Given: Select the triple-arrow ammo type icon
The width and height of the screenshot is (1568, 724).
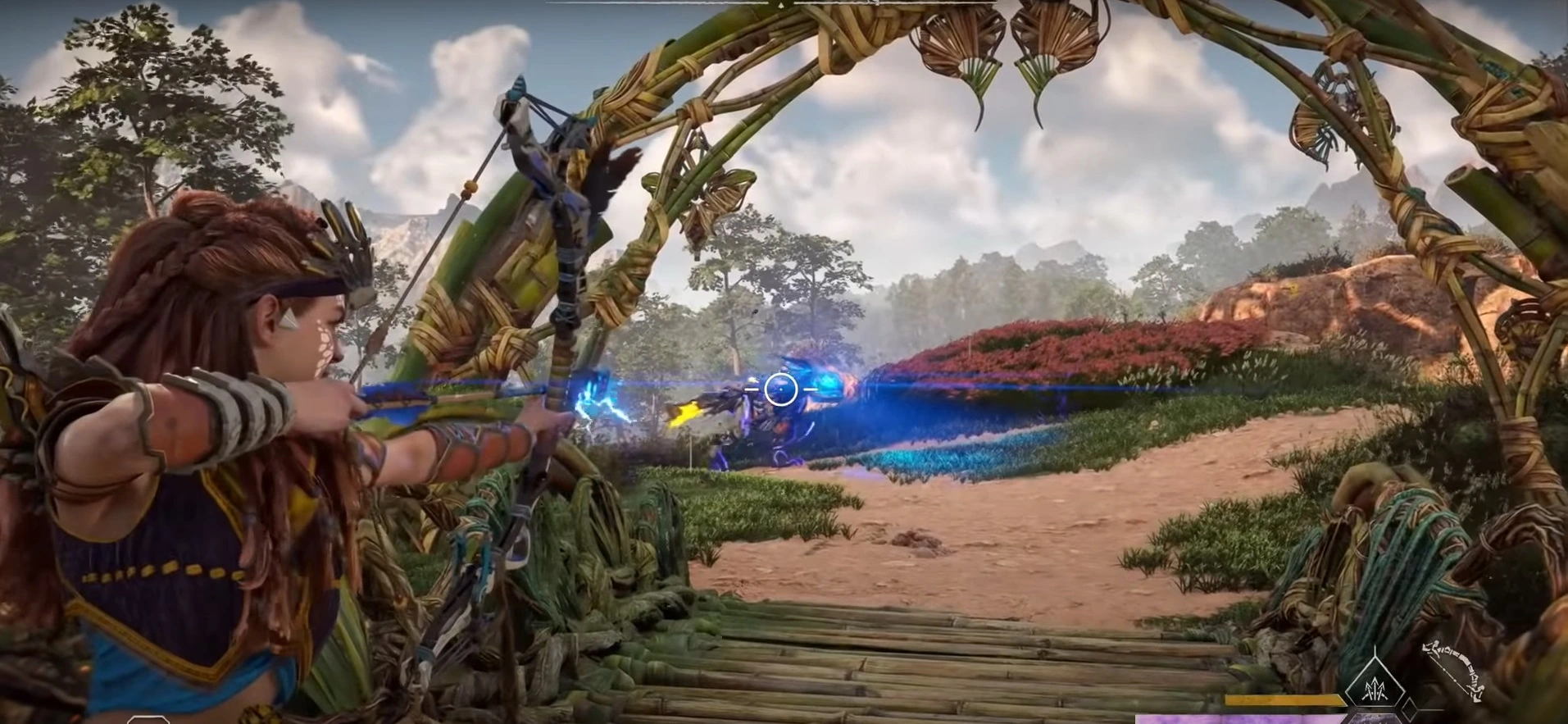Looking at the screenshot, I should [1375, 689].
